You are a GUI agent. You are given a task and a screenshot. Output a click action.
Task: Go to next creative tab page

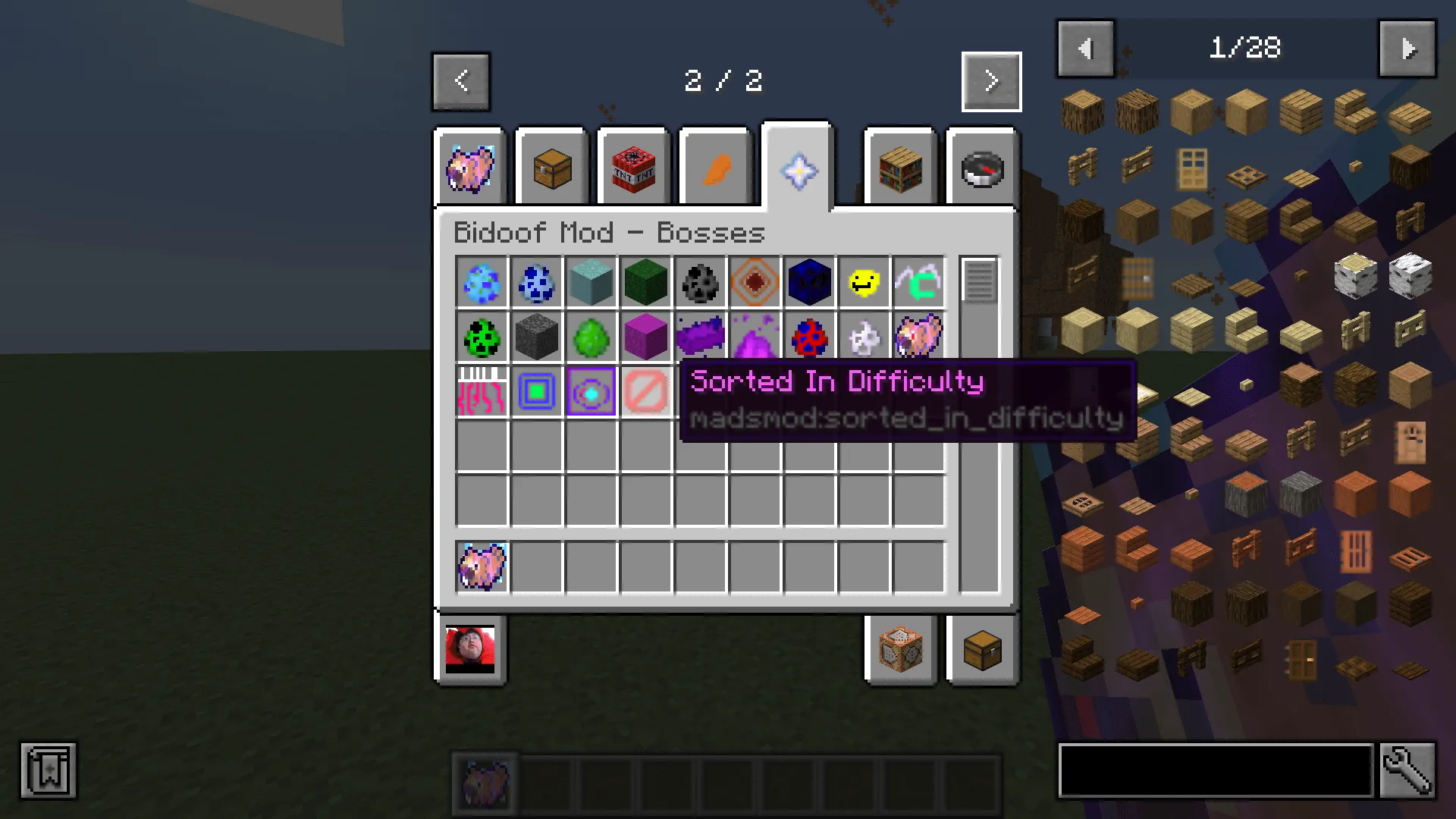pyautogui.click(x=991, y=81)
